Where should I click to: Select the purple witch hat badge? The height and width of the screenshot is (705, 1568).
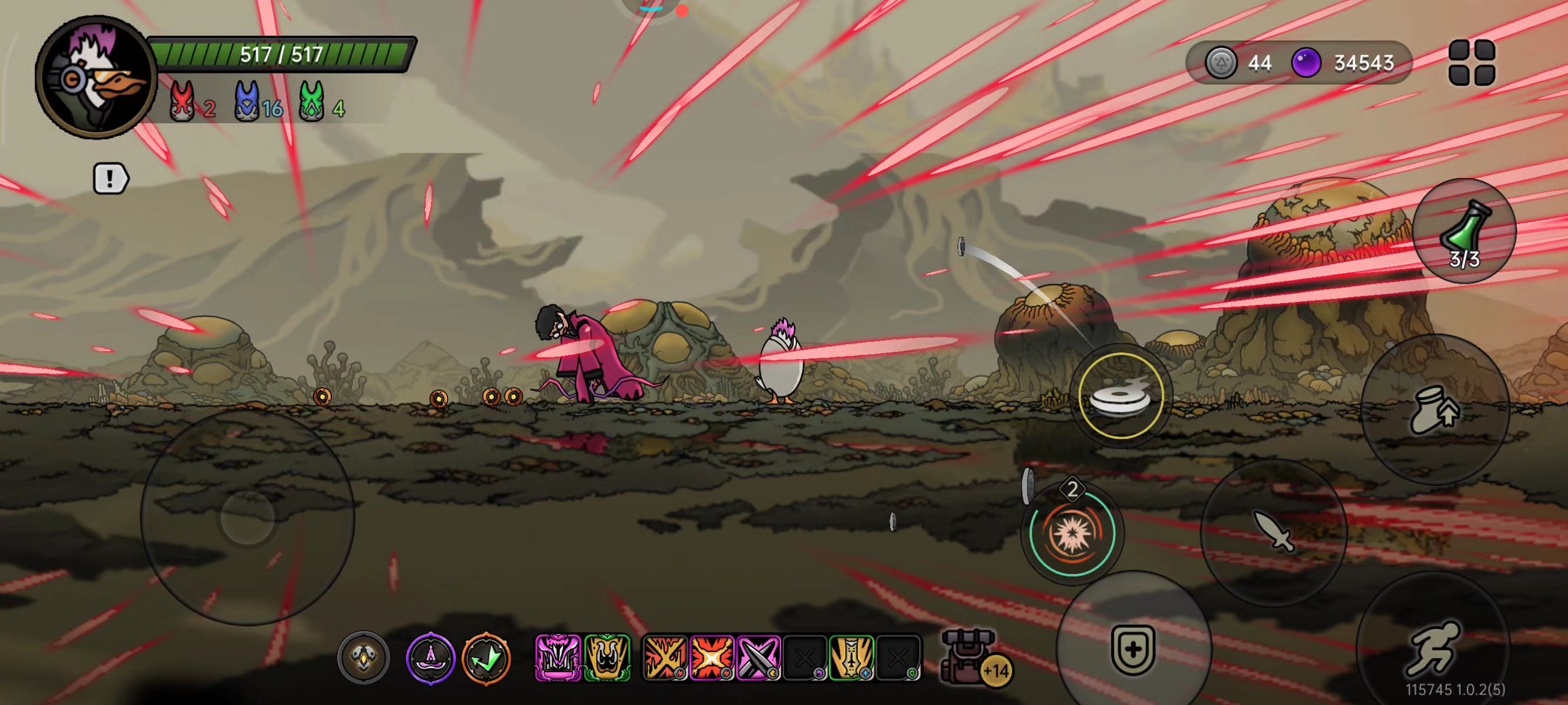(430, 658)
